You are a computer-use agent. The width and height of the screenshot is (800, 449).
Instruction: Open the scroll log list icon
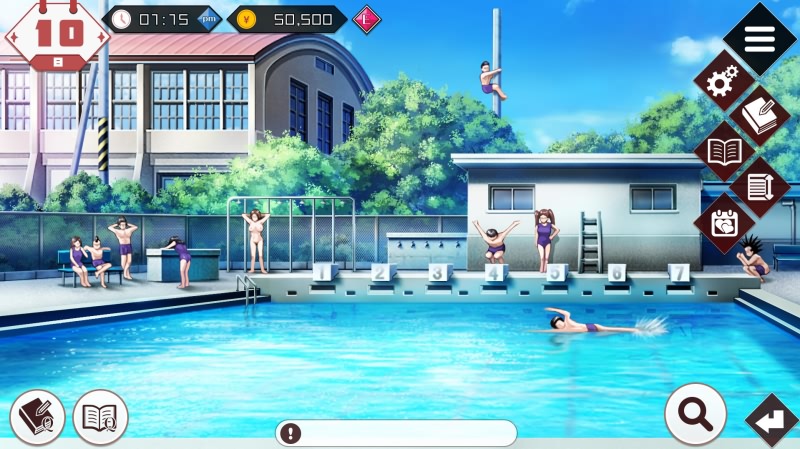[760, 187]
